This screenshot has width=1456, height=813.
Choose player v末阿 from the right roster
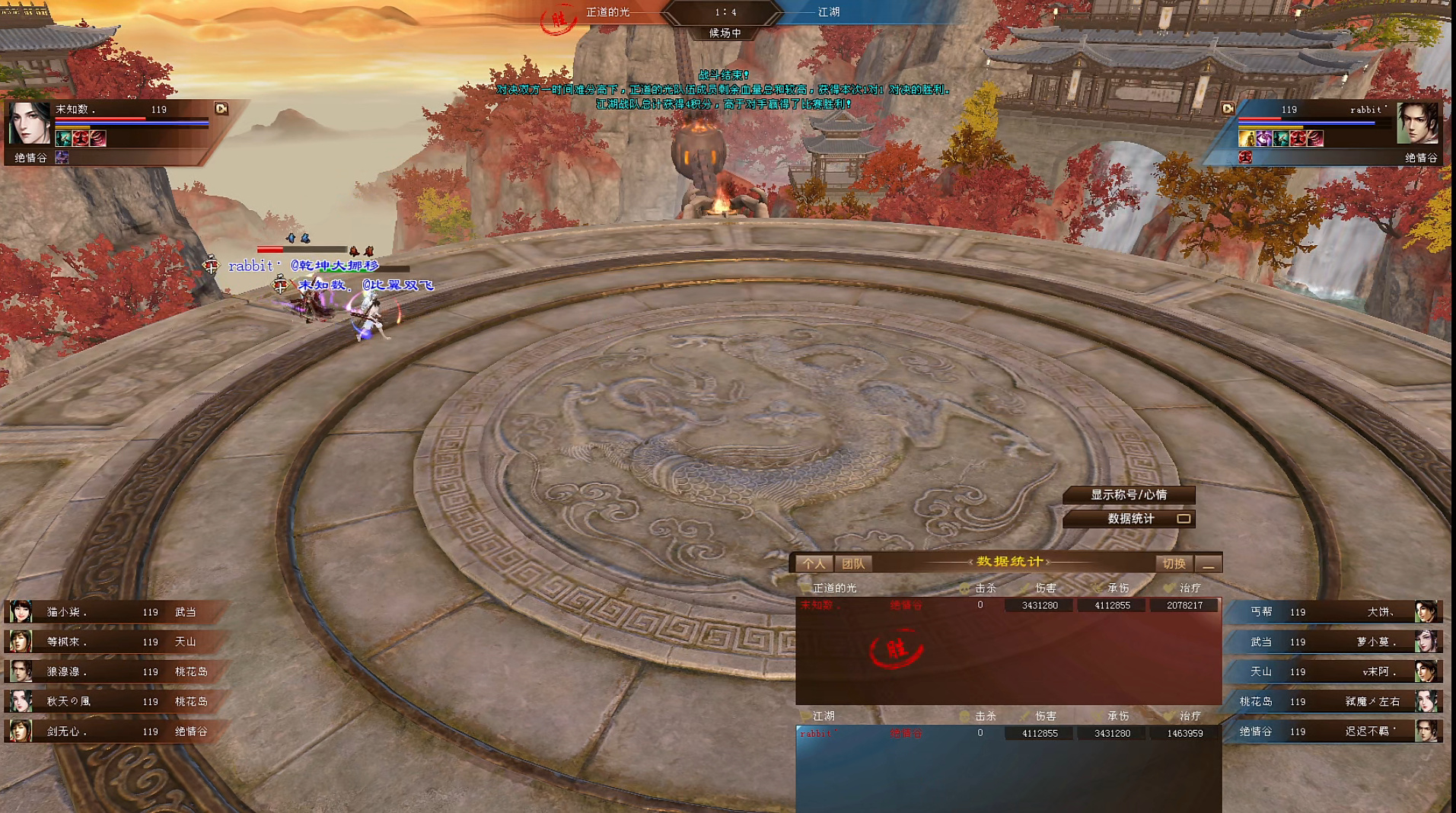tap(1340, 671)
